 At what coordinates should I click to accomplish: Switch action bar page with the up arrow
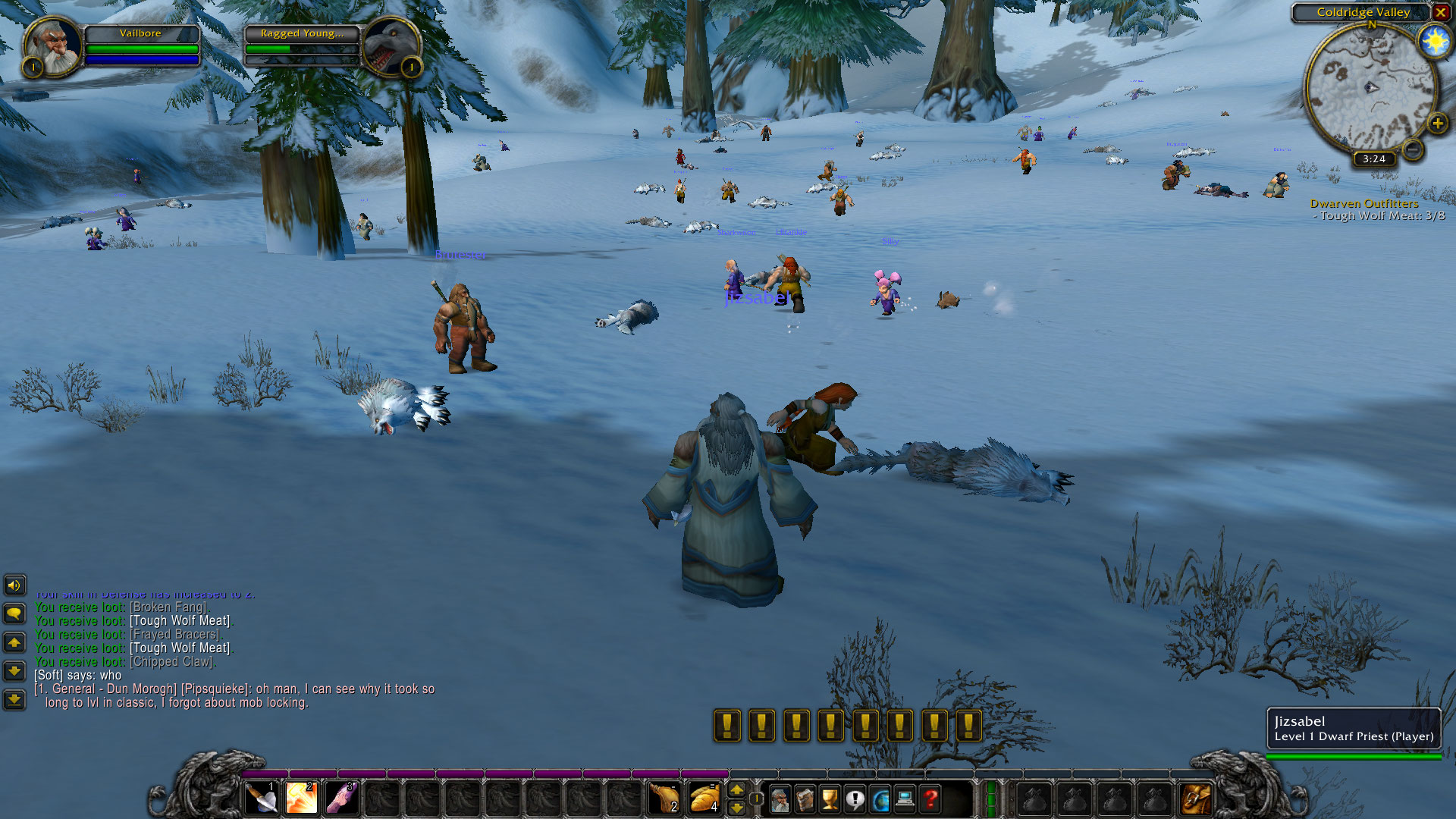[x=737, y=789]
